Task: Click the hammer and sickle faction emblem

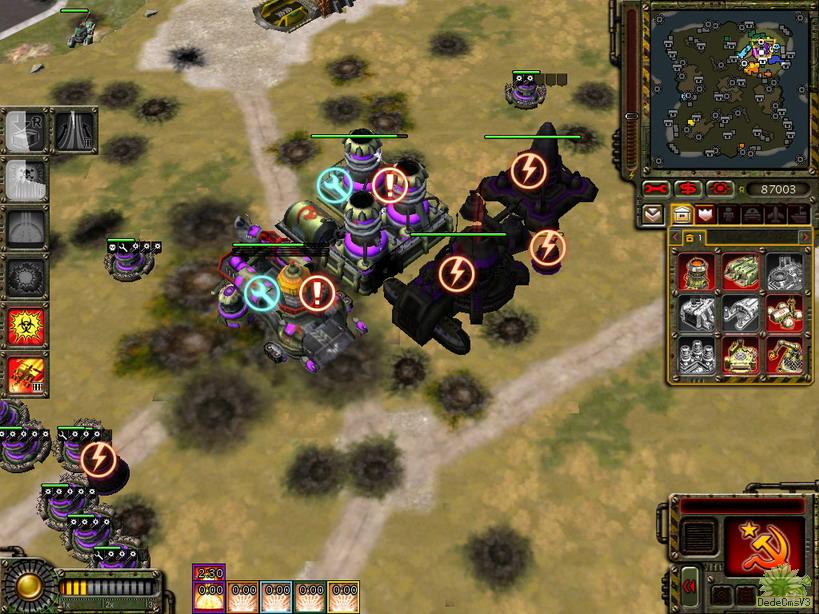Action: coord(764,547)
